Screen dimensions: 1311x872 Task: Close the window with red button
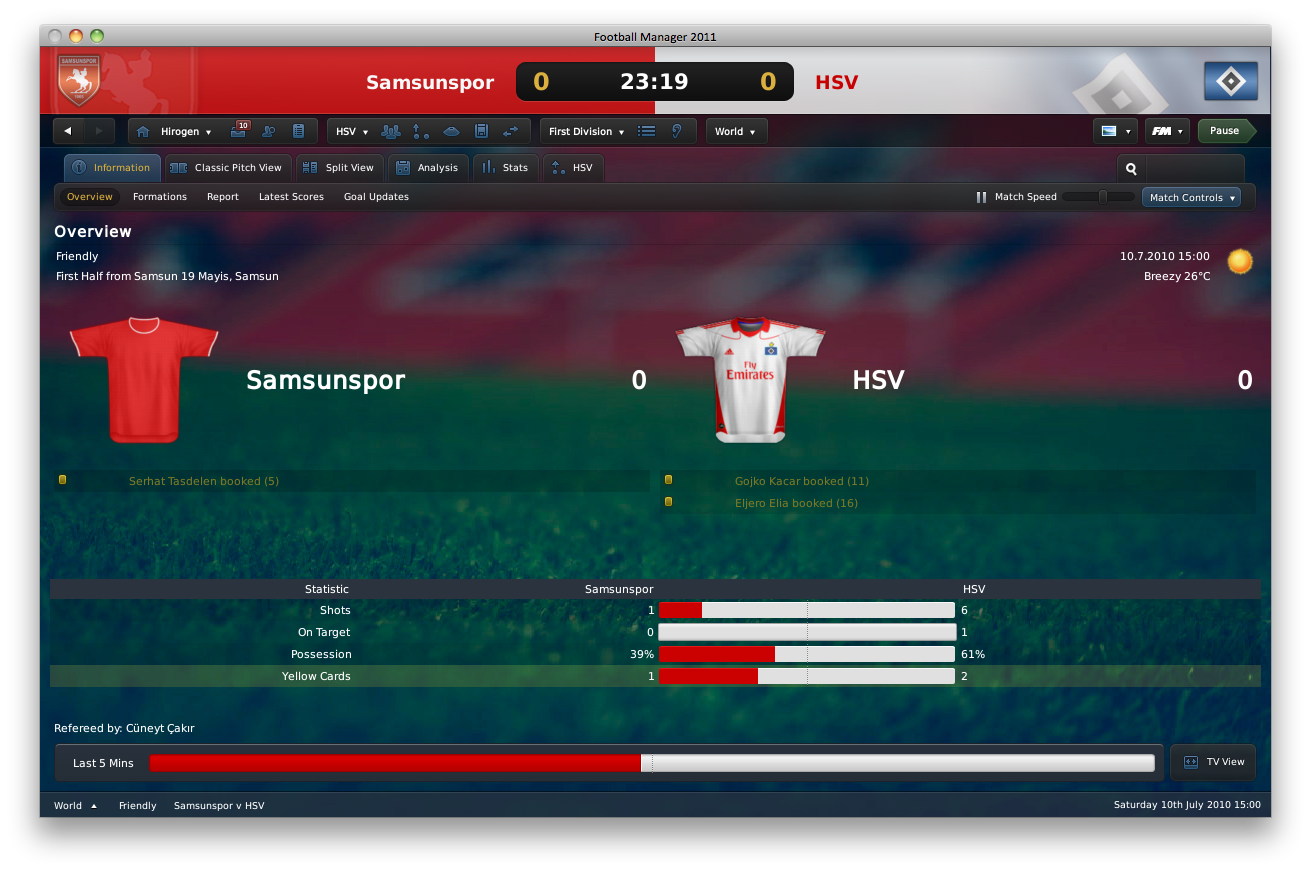[55, 36]
